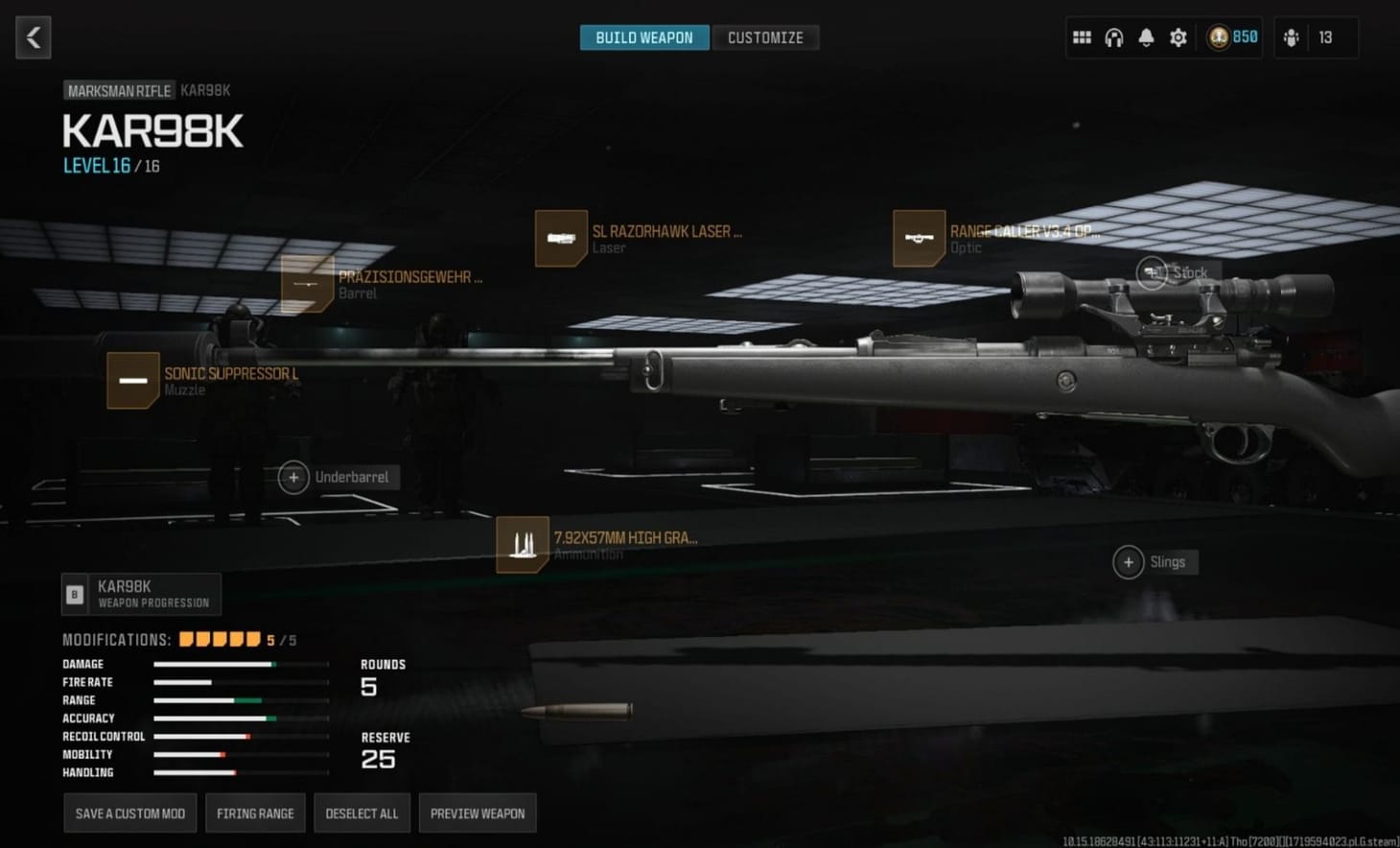Open the notifications bell icon
The image size is (1400, 848).
(x=1146, y=36)
